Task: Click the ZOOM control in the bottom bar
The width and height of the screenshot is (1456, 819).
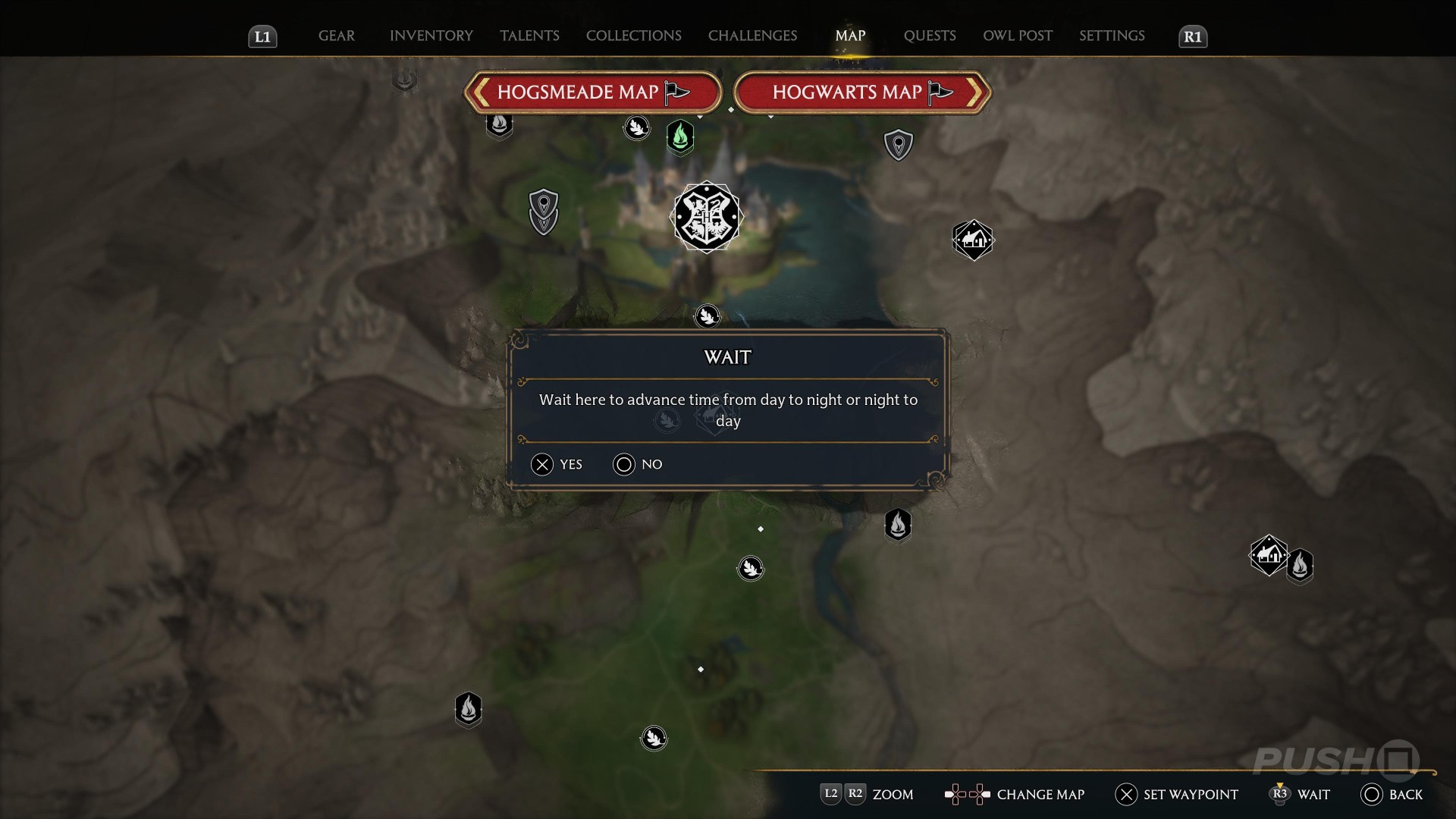Action: [x=867, y=795]
